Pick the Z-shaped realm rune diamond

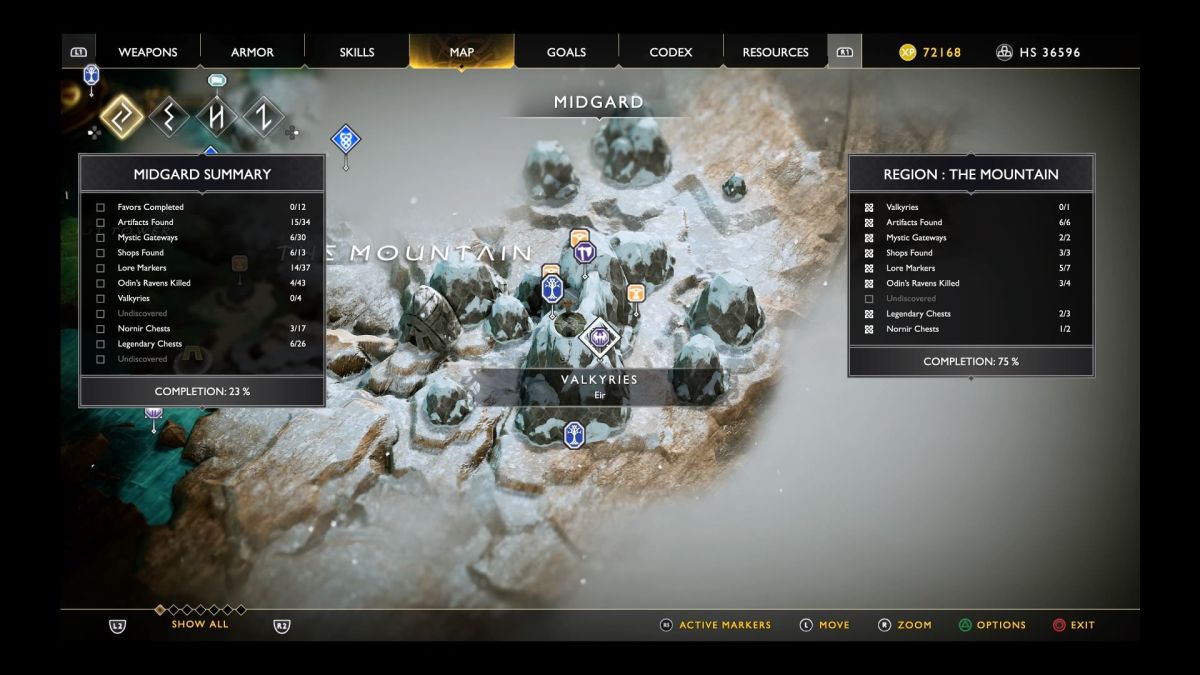coord(264,118)
